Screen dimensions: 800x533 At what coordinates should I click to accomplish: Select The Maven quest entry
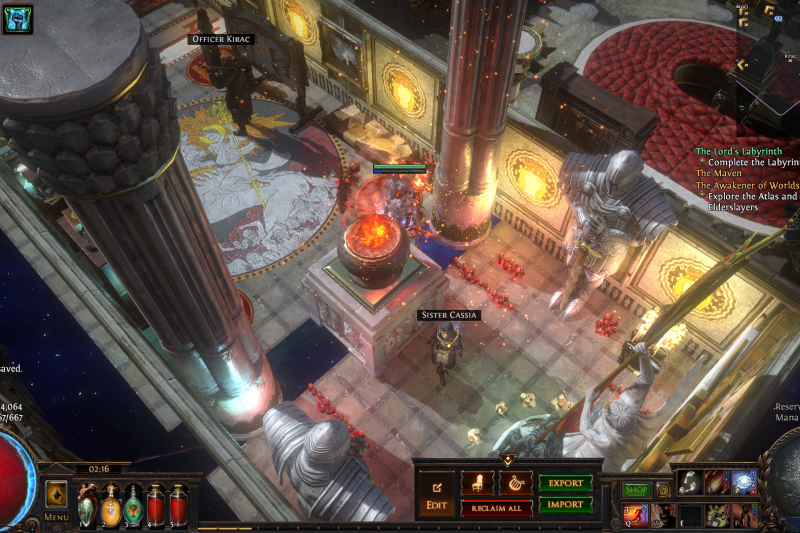click(x=719, y=173)
